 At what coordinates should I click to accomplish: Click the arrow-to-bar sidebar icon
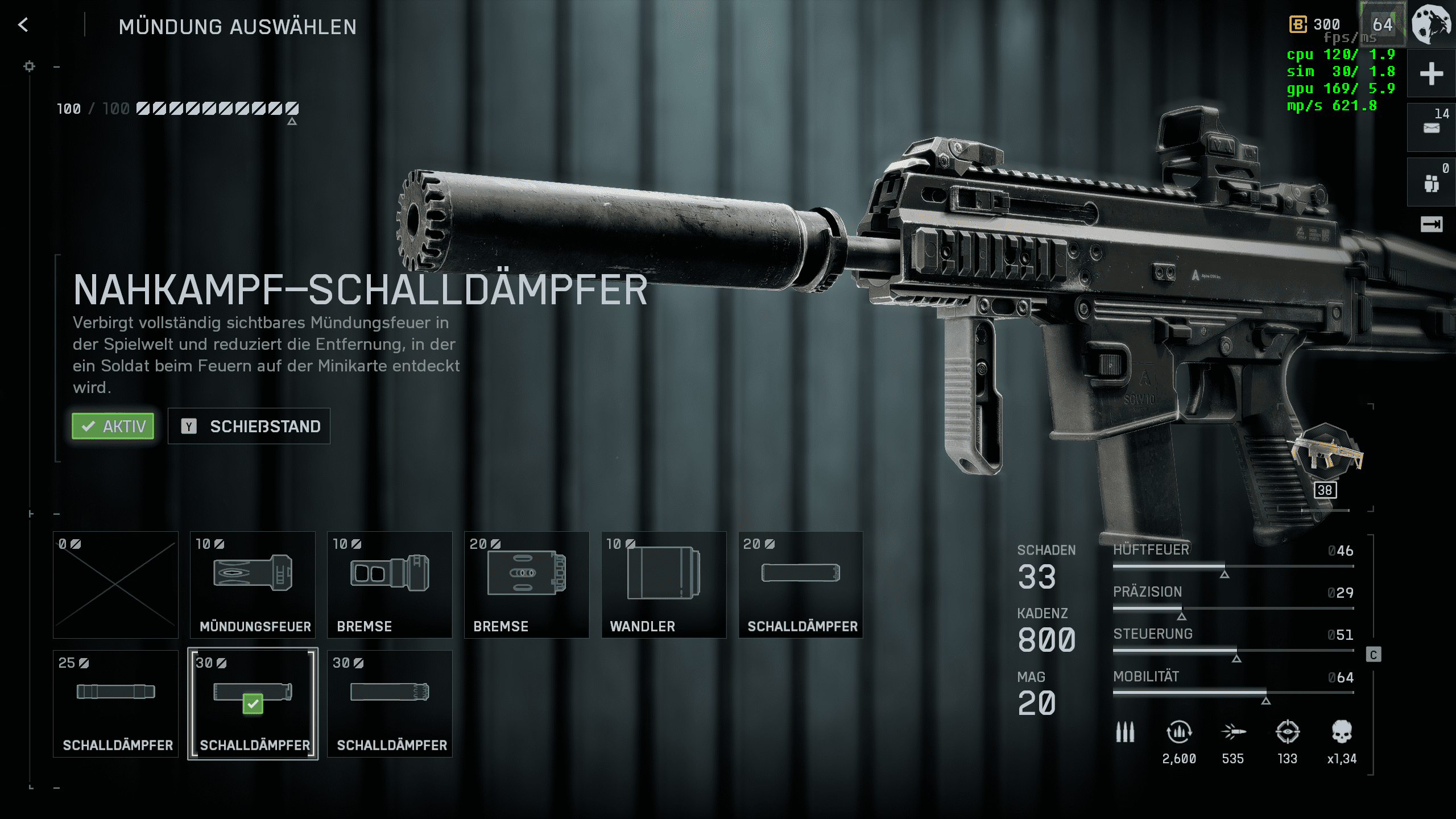click(x=1431, y=225)
